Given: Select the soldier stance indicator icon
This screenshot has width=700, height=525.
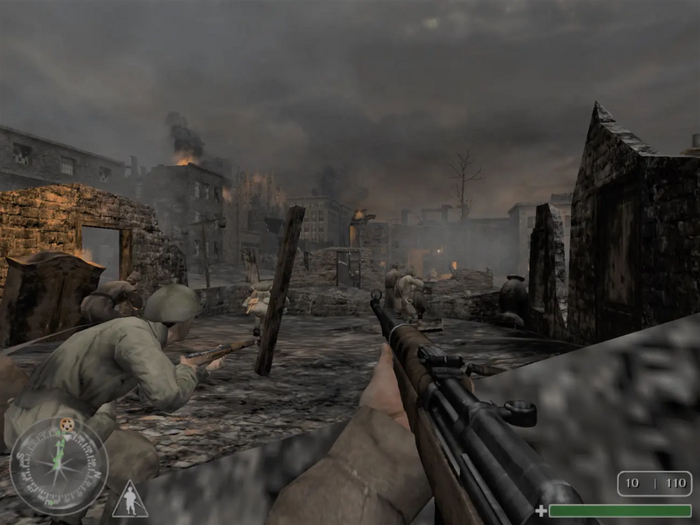Looking at the screenshot, I should 129,500.
